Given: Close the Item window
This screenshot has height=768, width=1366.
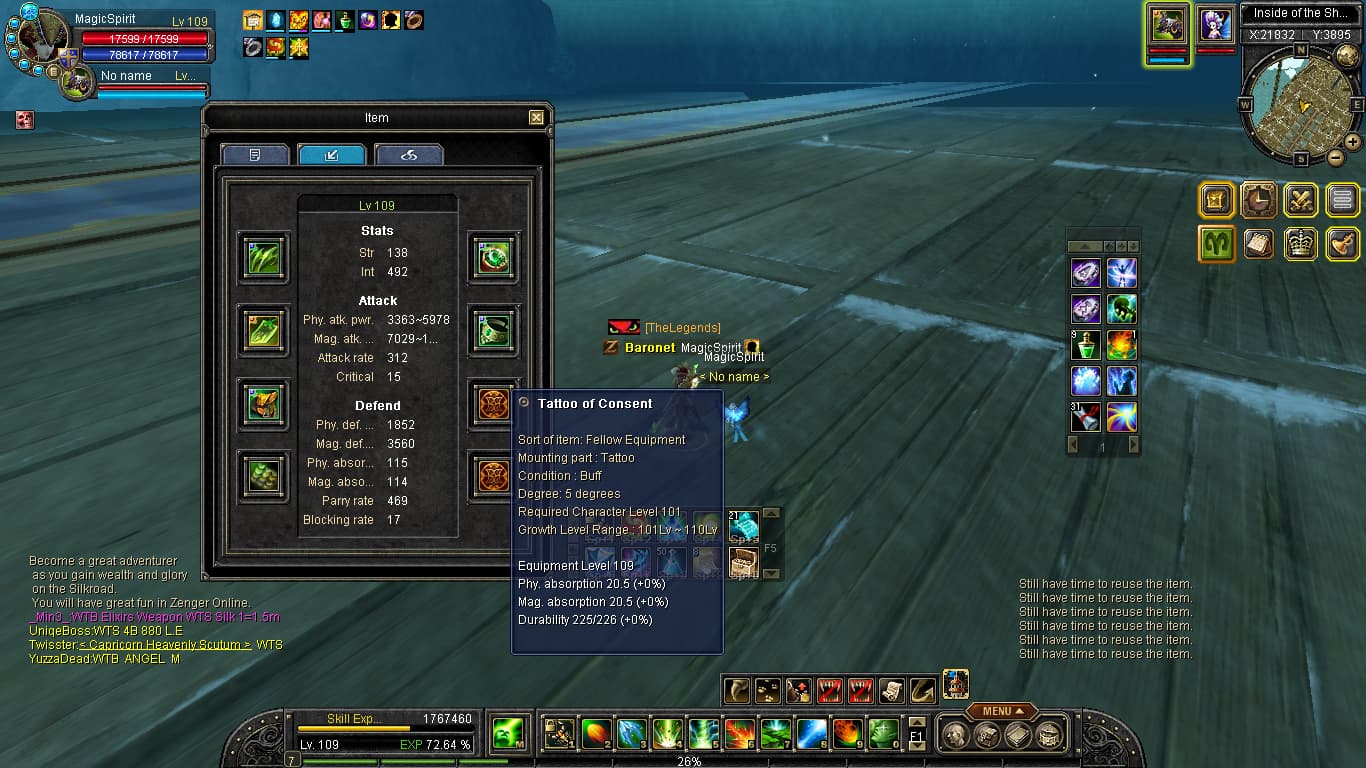Looking at the screenshot, I should coord(536,118).
